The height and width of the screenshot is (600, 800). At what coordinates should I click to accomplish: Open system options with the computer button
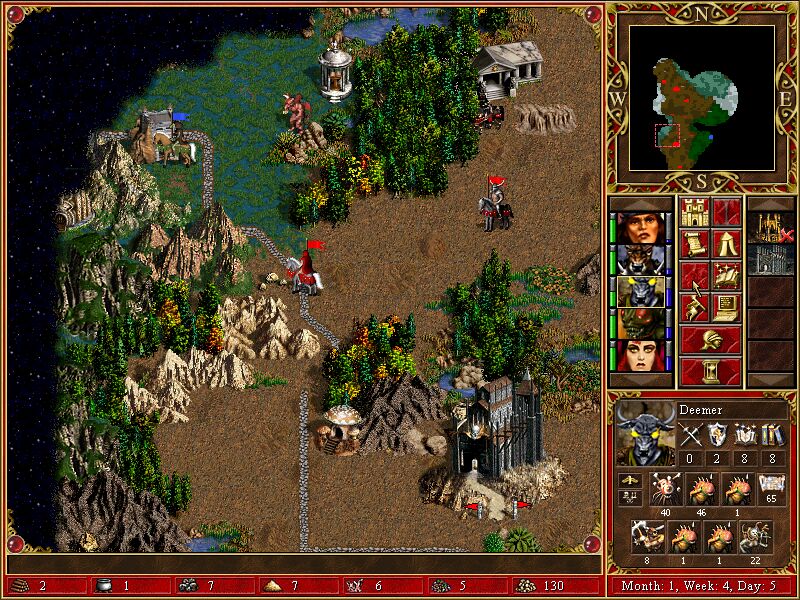726,308
